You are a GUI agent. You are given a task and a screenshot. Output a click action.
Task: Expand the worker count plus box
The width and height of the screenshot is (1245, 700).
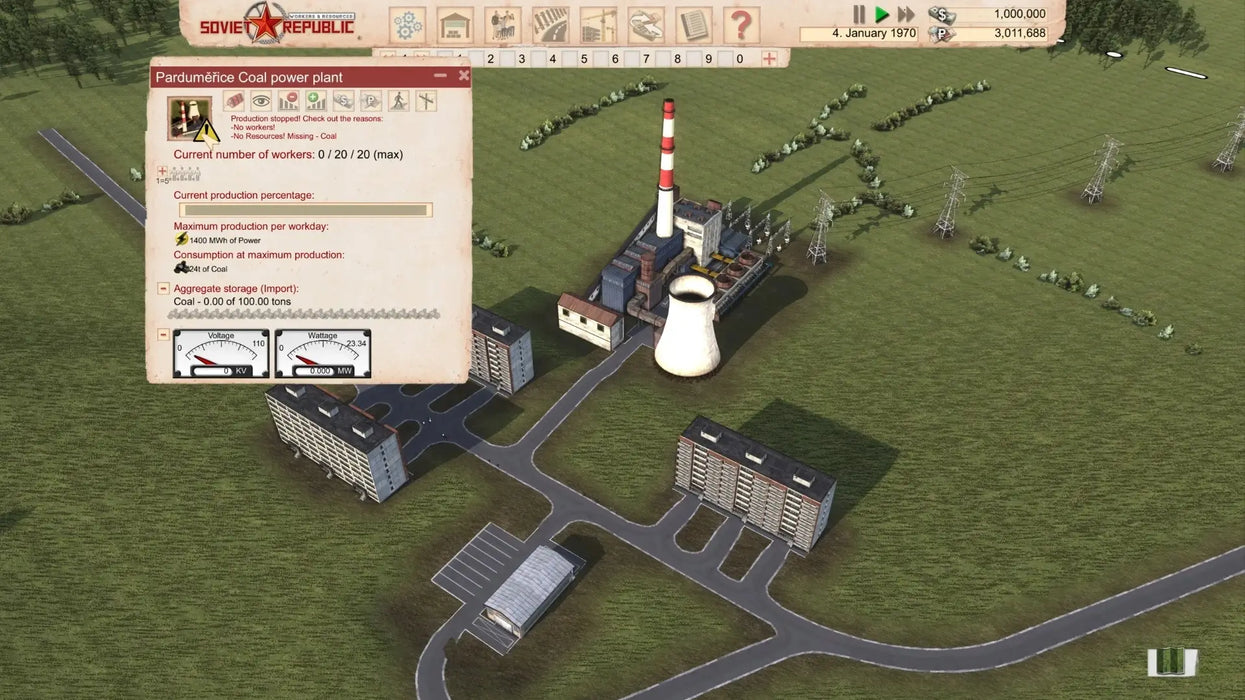click(x=162, y=171)
